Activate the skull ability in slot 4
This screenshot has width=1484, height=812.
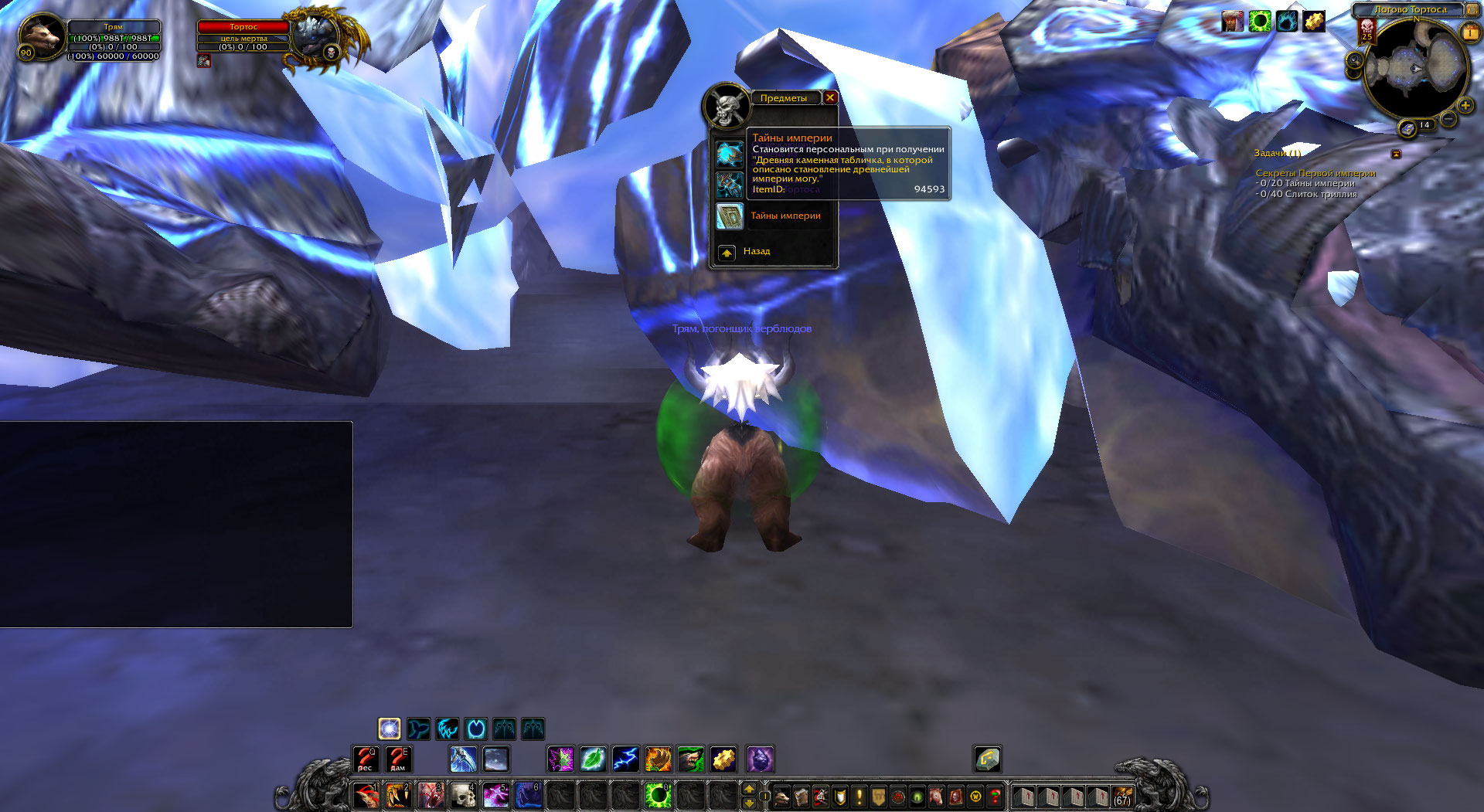[463, 795]
